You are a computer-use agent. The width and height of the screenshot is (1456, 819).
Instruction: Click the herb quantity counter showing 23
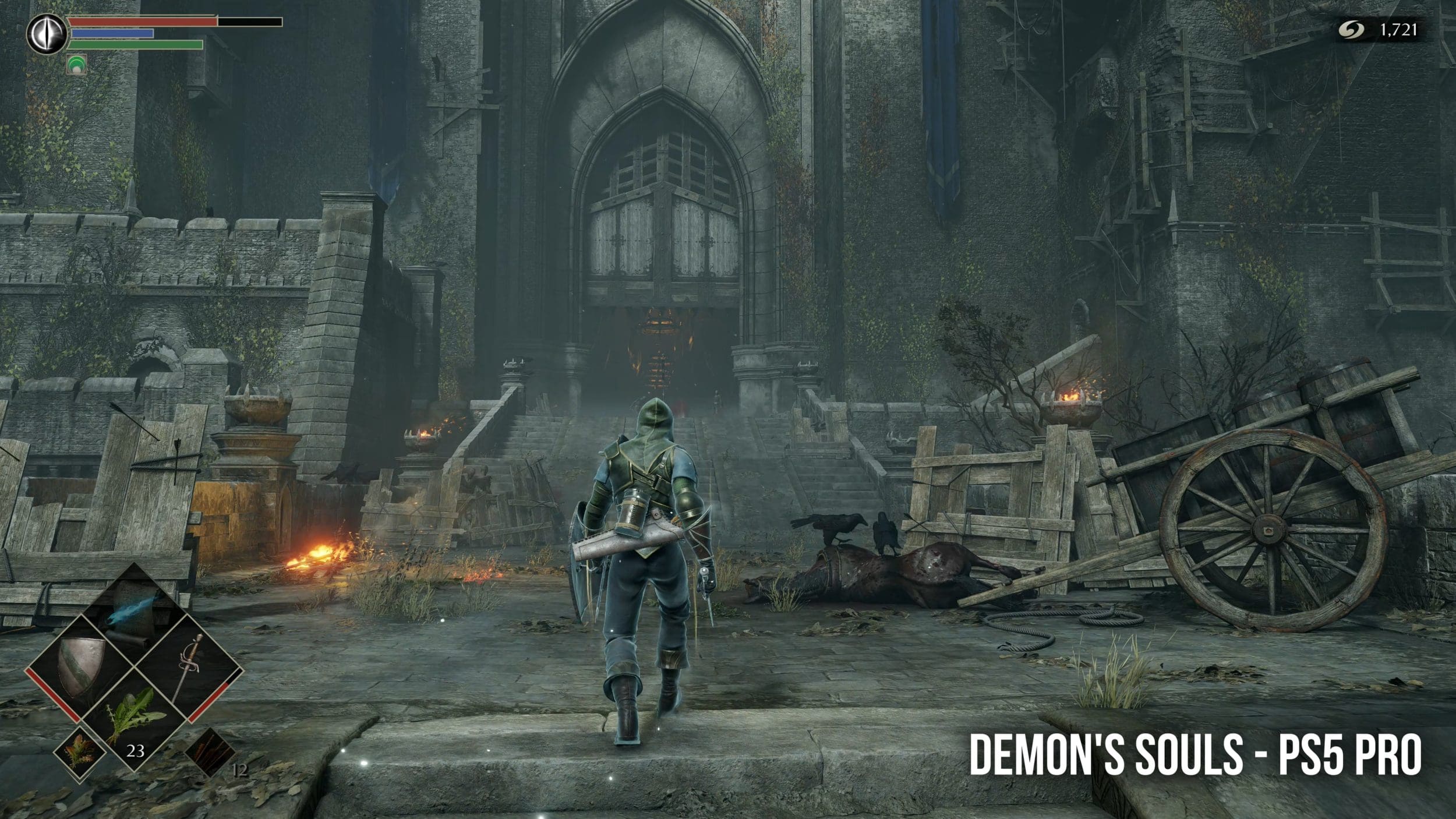(136, 751)
